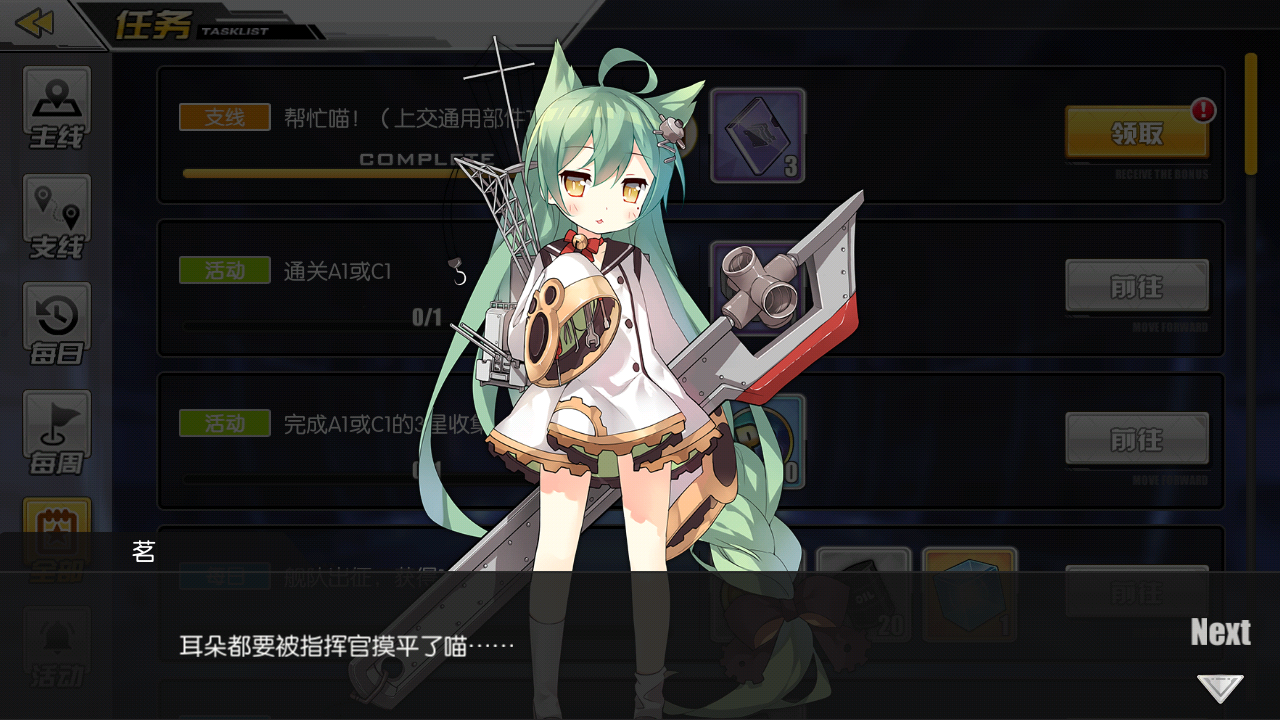1280x720 pixels.
Task: Click the task list scrollbar
Action: pyautogui.click(x=1250, y=115)
